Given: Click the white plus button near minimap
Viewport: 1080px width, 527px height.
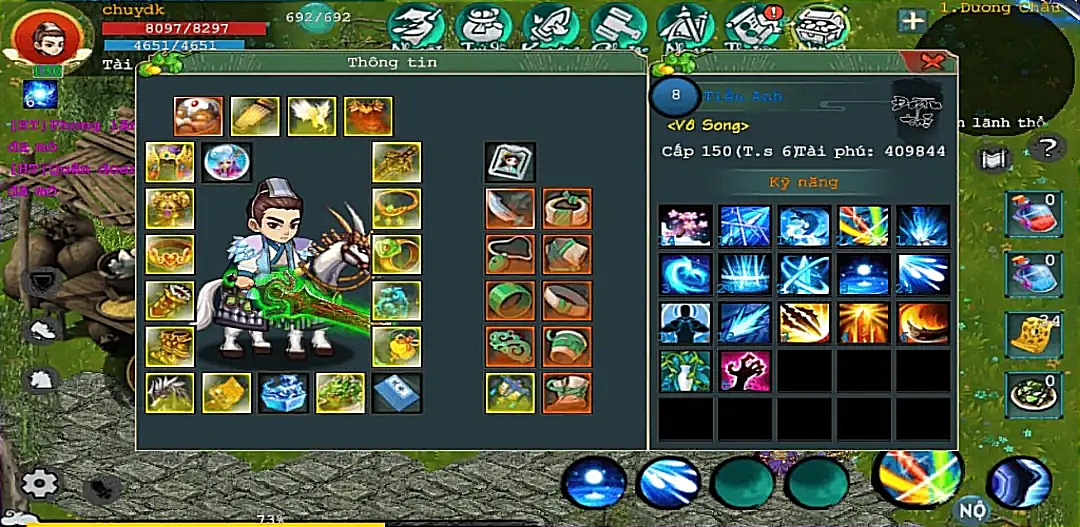Looking at the screenshot, I should pyautogui.click(x=911, y=21).
